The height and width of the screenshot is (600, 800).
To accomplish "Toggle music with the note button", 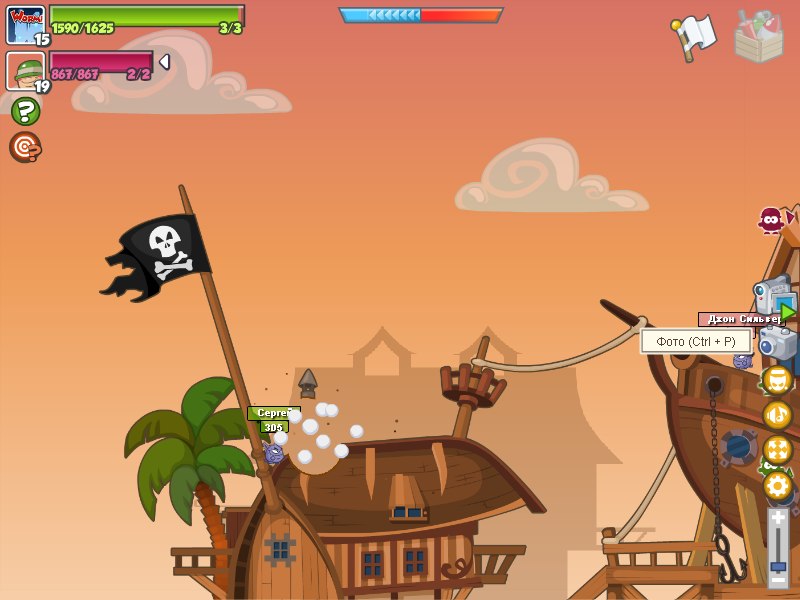I will 777,415.
